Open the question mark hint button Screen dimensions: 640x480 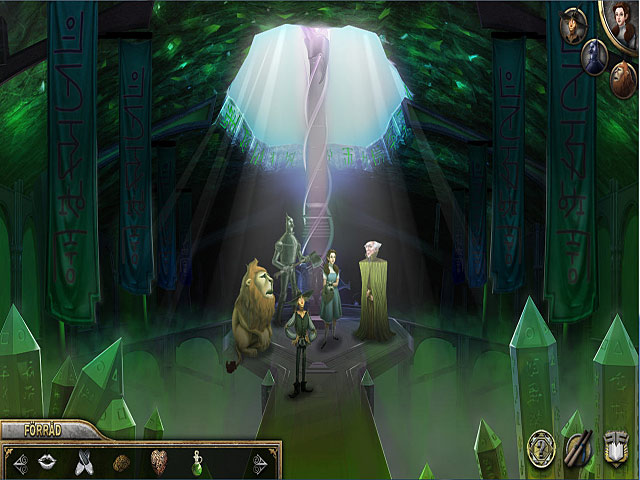point(541,446)
